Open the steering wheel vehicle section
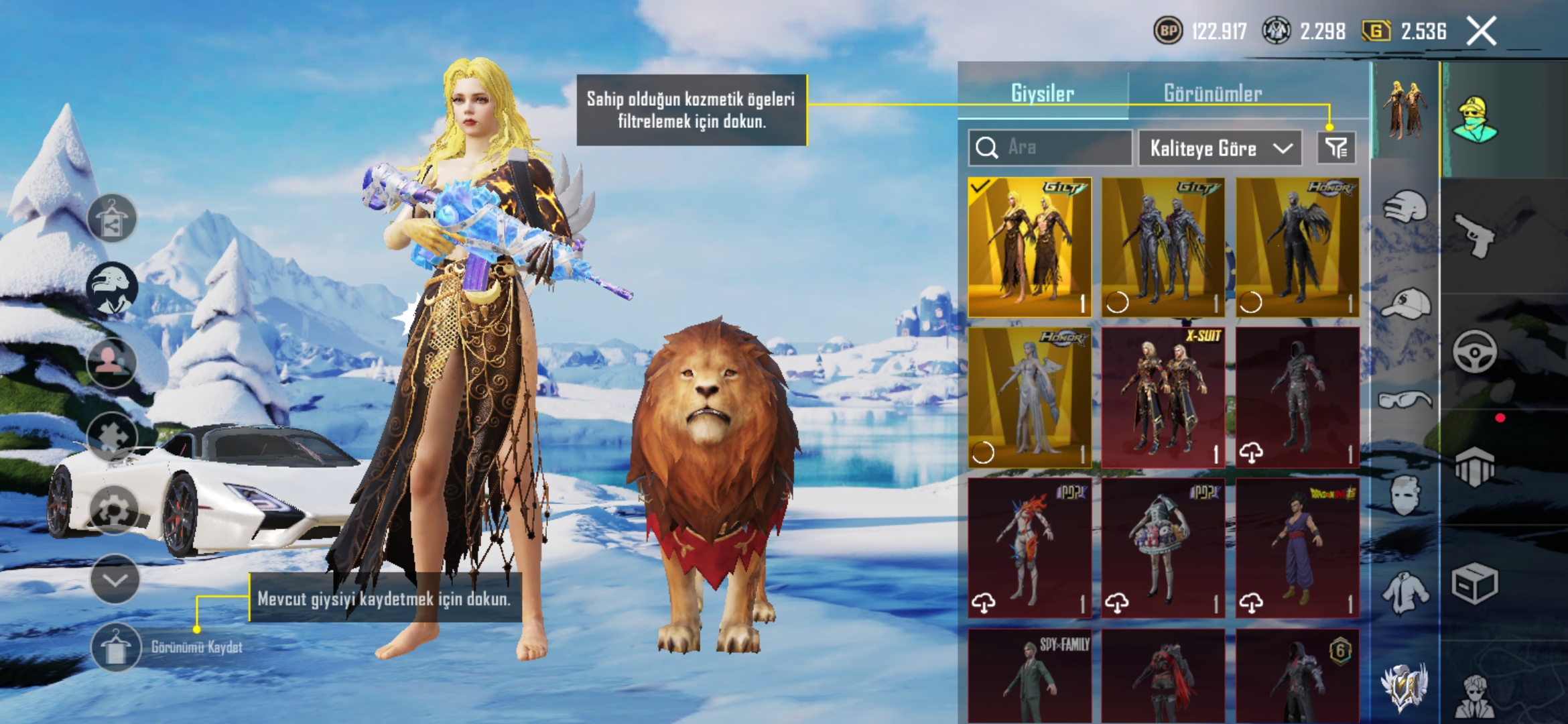The height and width of the screenshot is (724, 1568). tap(1474, 351)
